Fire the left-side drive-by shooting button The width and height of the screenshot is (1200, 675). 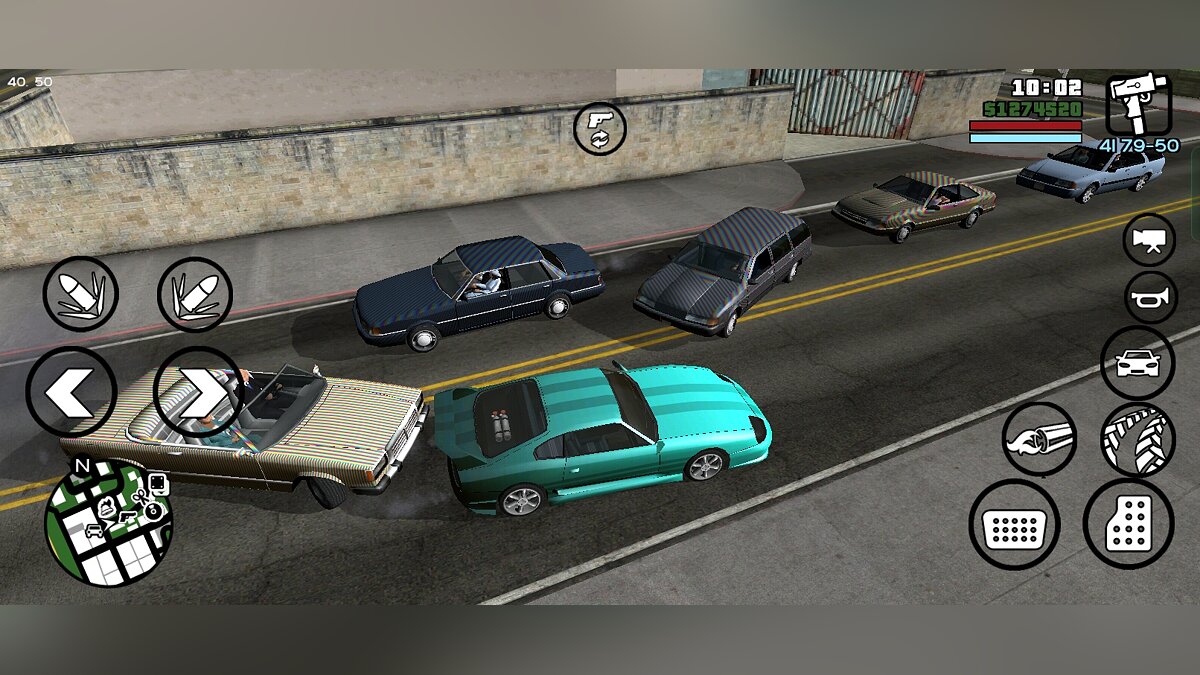81,294
